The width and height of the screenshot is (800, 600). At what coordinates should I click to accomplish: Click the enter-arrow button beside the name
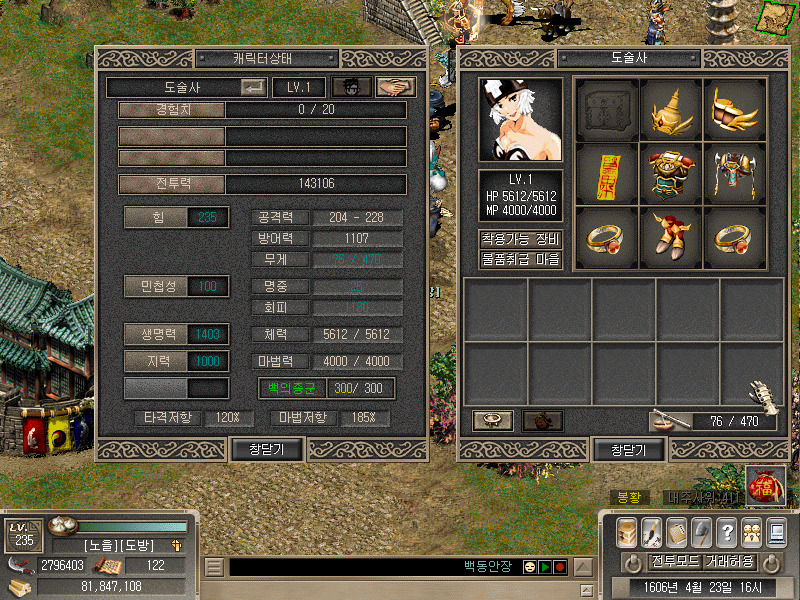pyautogui.click(x=253, y=87)
